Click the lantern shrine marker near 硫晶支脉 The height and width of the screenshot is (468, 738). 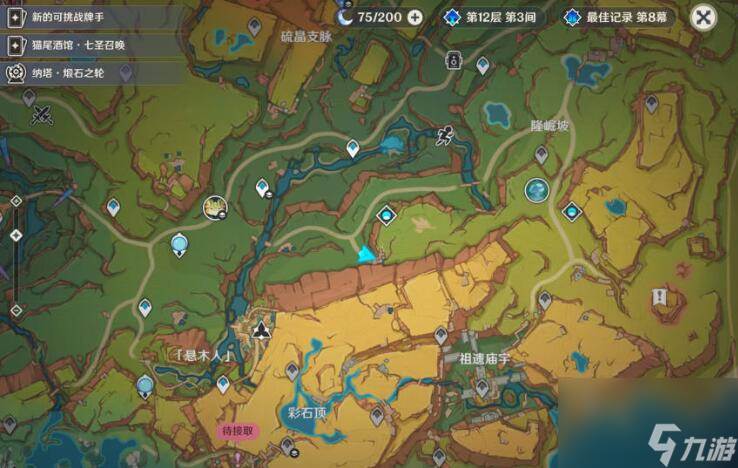454,62
